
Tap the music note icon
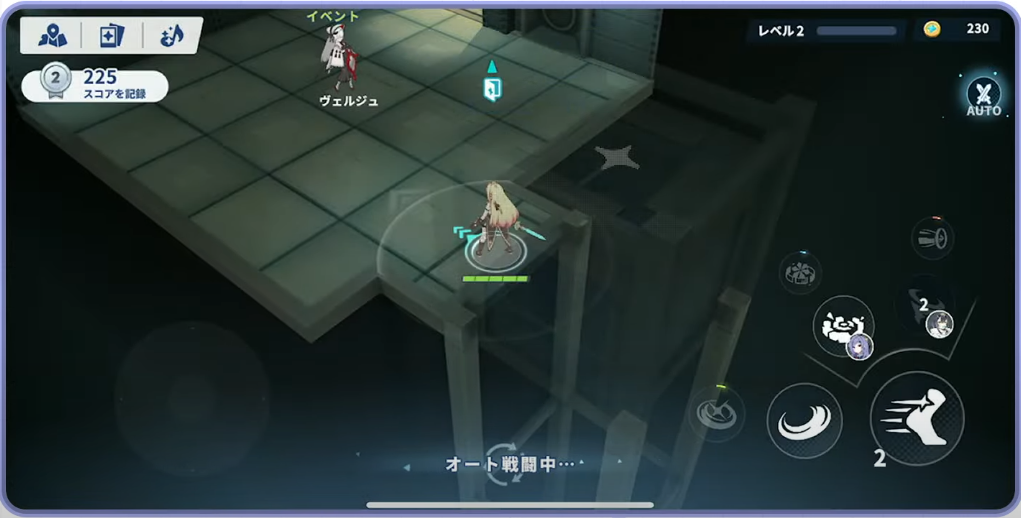(171, 36)
